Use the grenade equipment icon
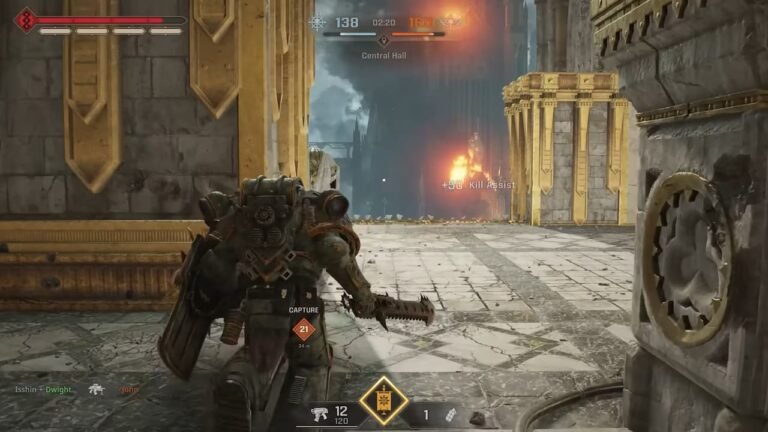The width and height of the screenshot is (768, 432). 453,414
